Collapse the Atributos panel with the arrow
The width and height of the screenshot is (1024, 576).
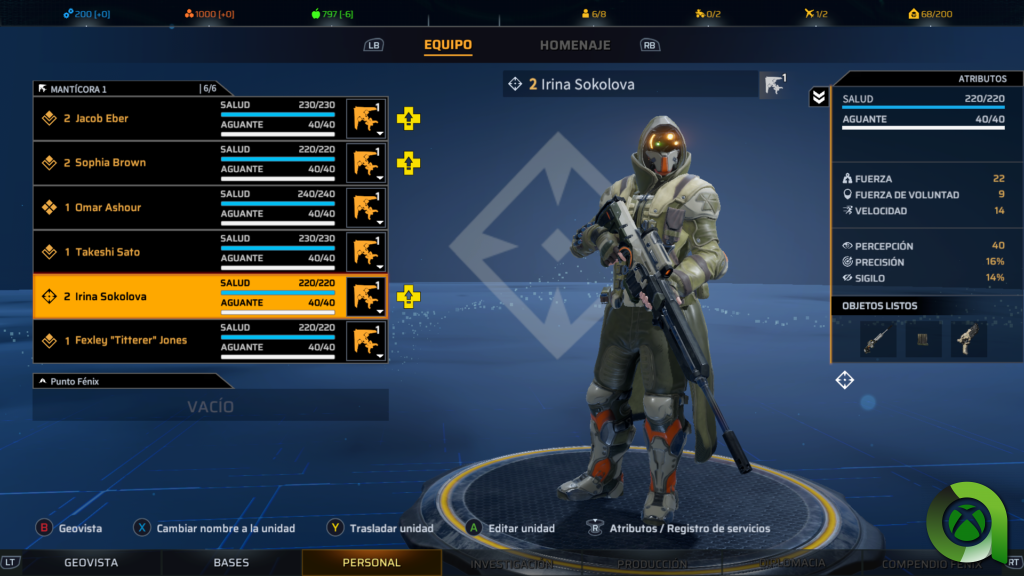[x=818, y=97]
